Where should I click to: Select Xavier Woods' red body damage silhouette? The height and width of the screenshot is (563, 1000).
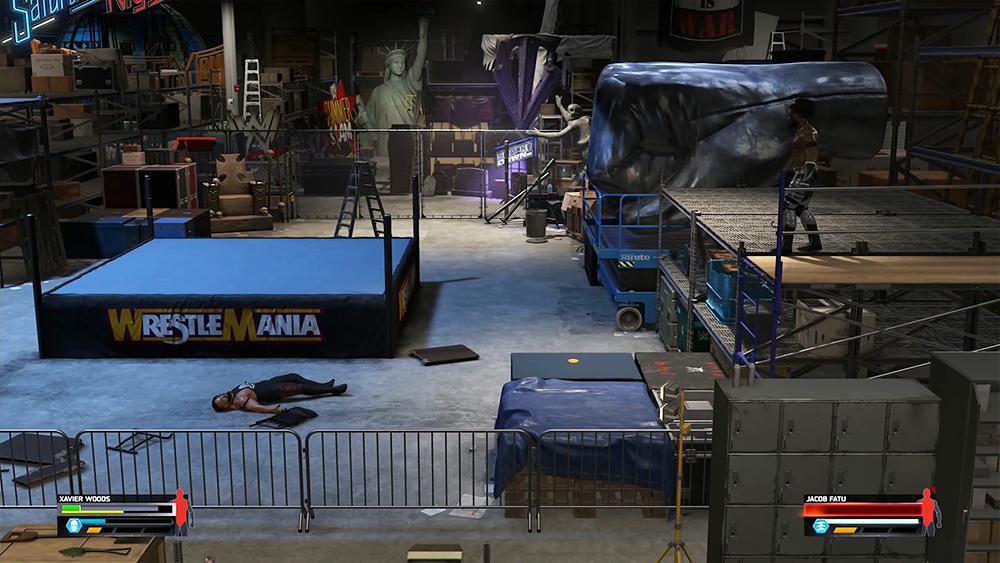coord(181,511)
